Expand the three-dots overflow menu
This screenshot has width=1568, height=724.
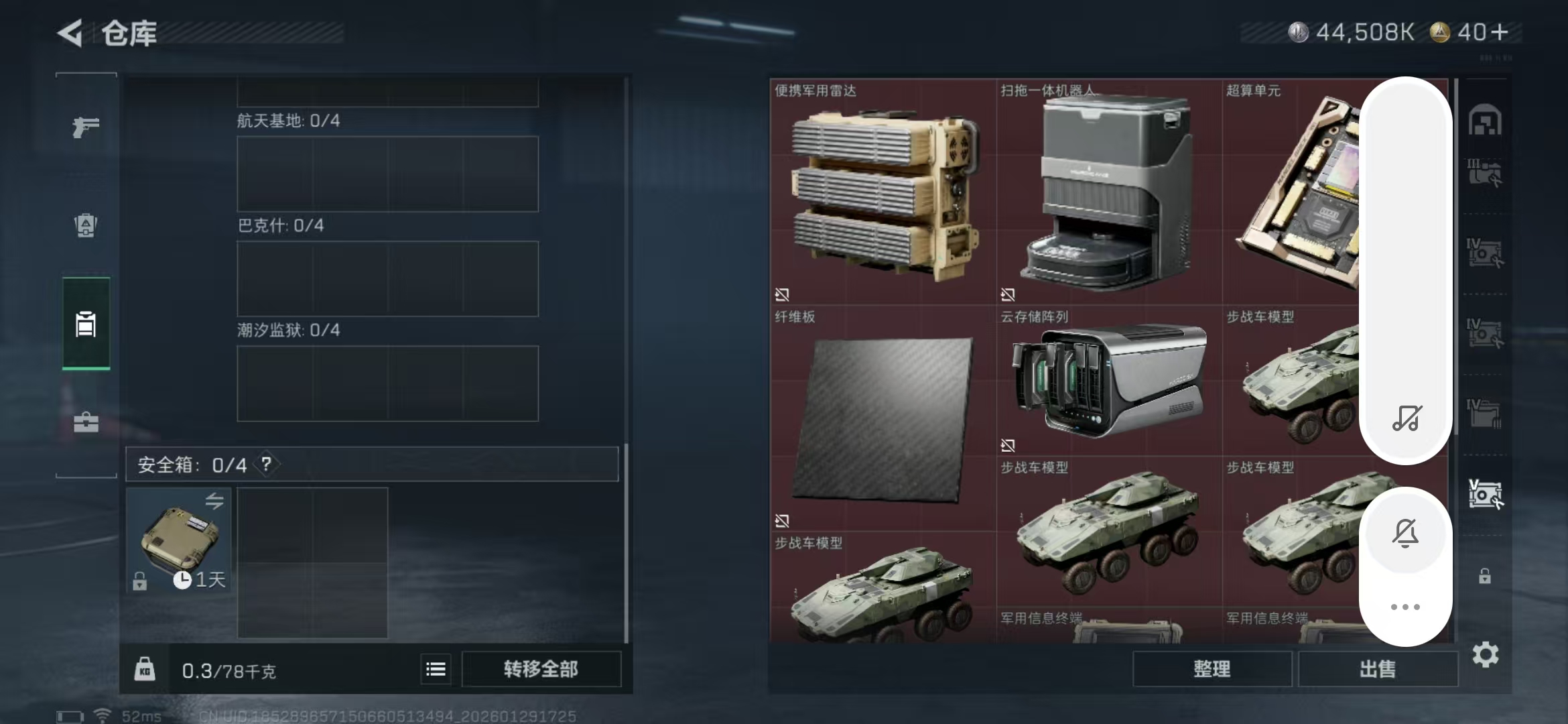[1406, 605]
